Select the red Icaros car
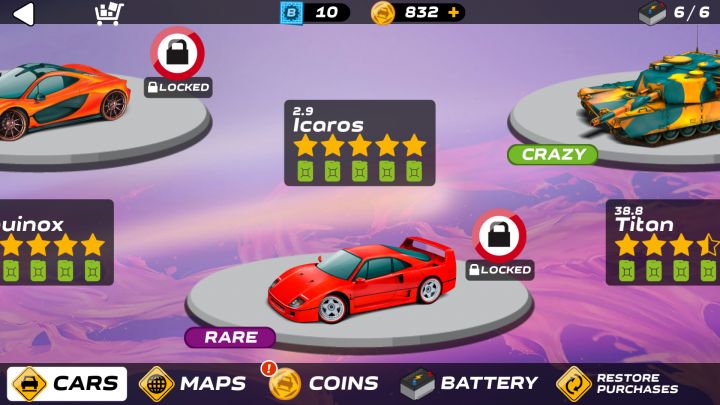The width and height of the screenshot is (720, 405). [360, 280]
